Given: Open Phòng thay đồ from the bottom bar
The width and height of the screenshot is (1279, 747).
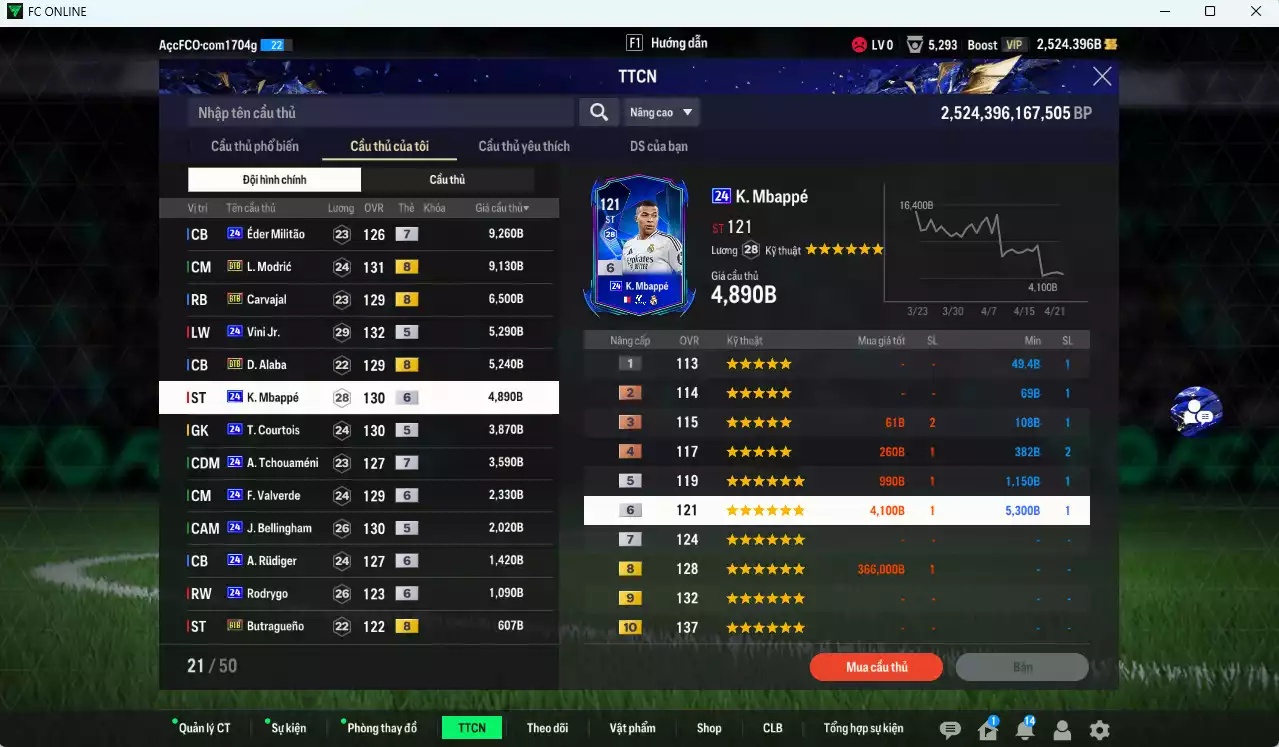Looking at the screenshot, I should click(x=382, y=728).
